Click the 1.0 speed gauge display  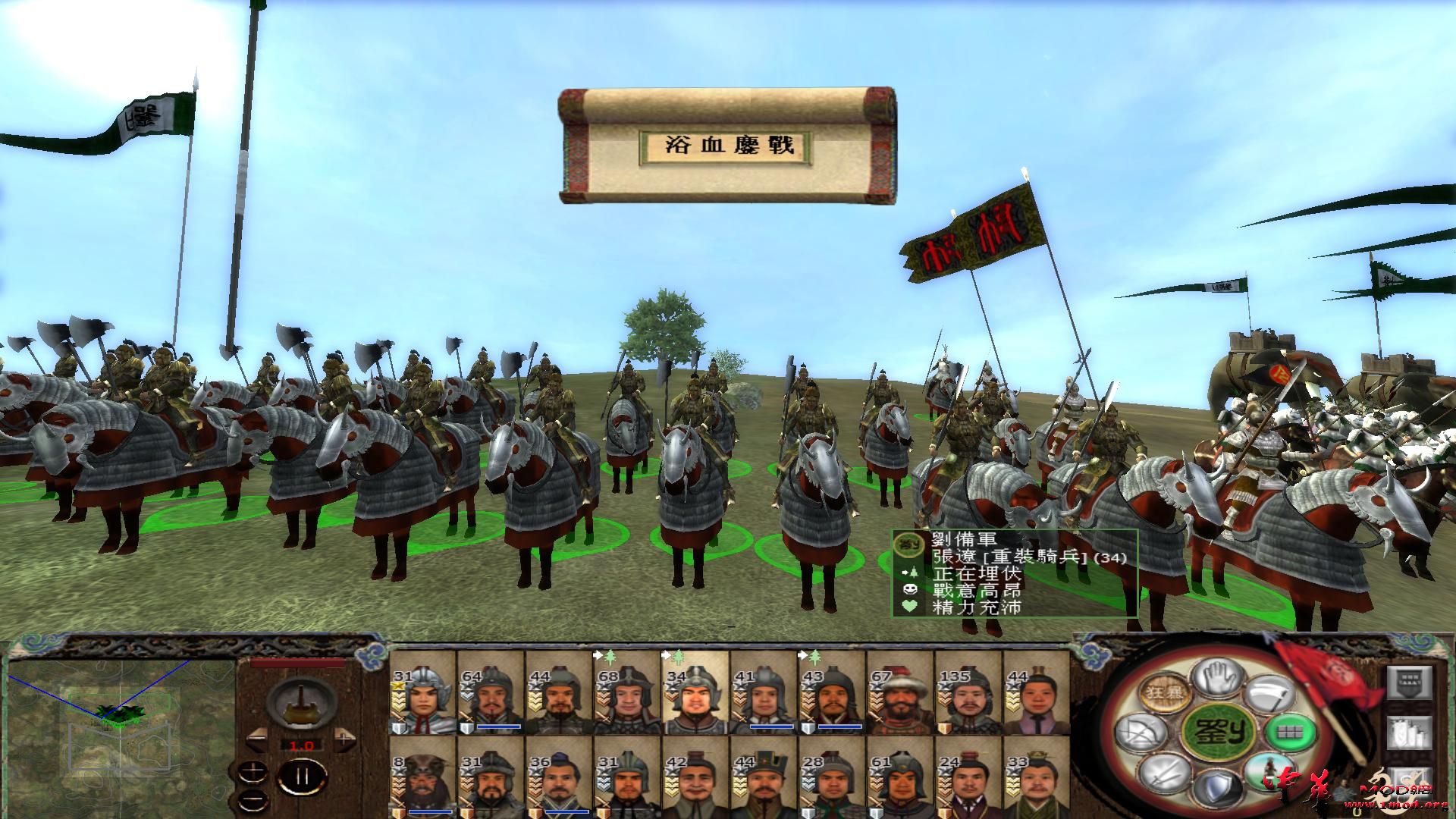(x=301, y=745)
